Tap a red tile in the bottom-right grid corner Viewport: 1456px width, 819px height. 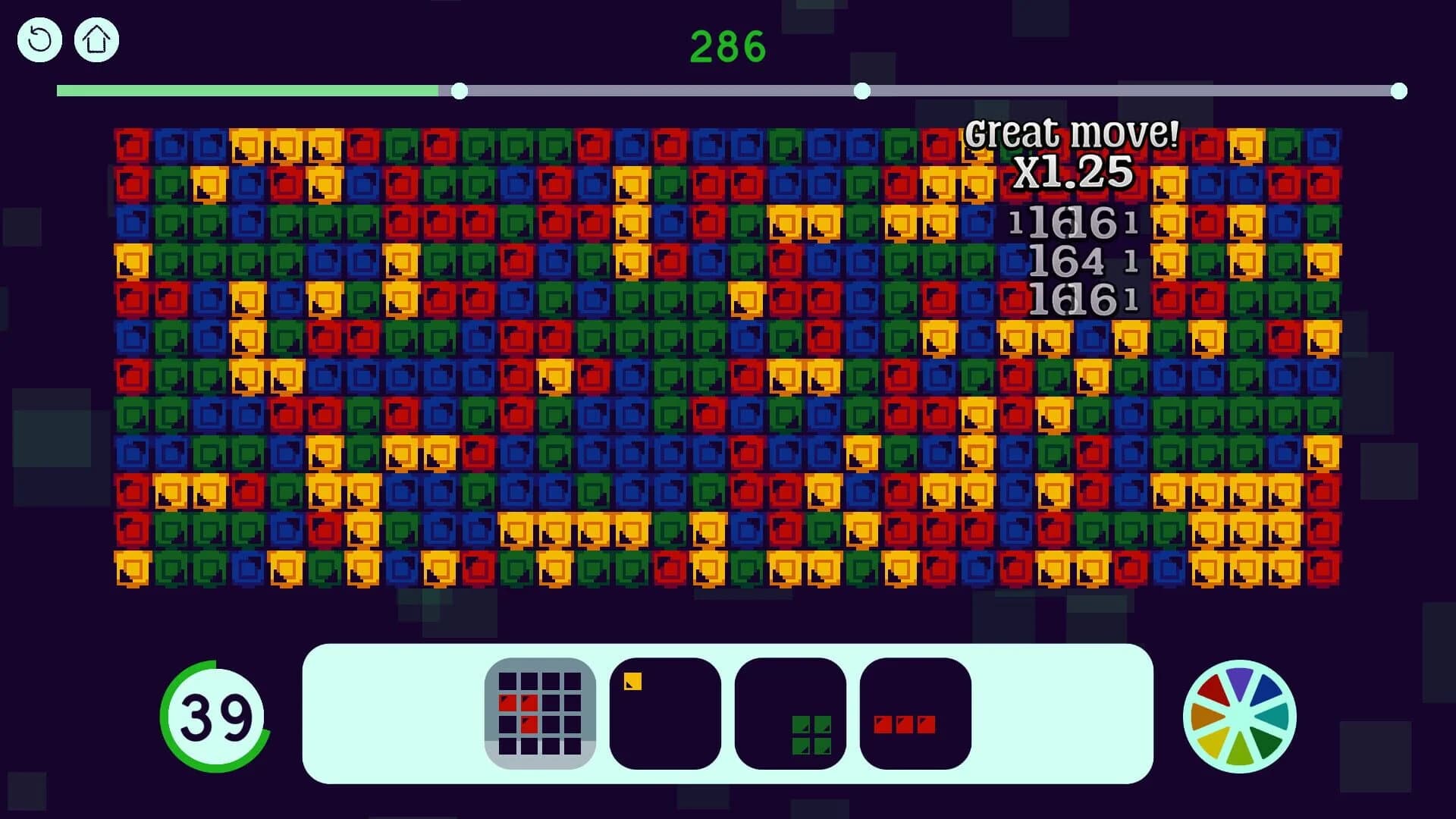point(1325,570)
